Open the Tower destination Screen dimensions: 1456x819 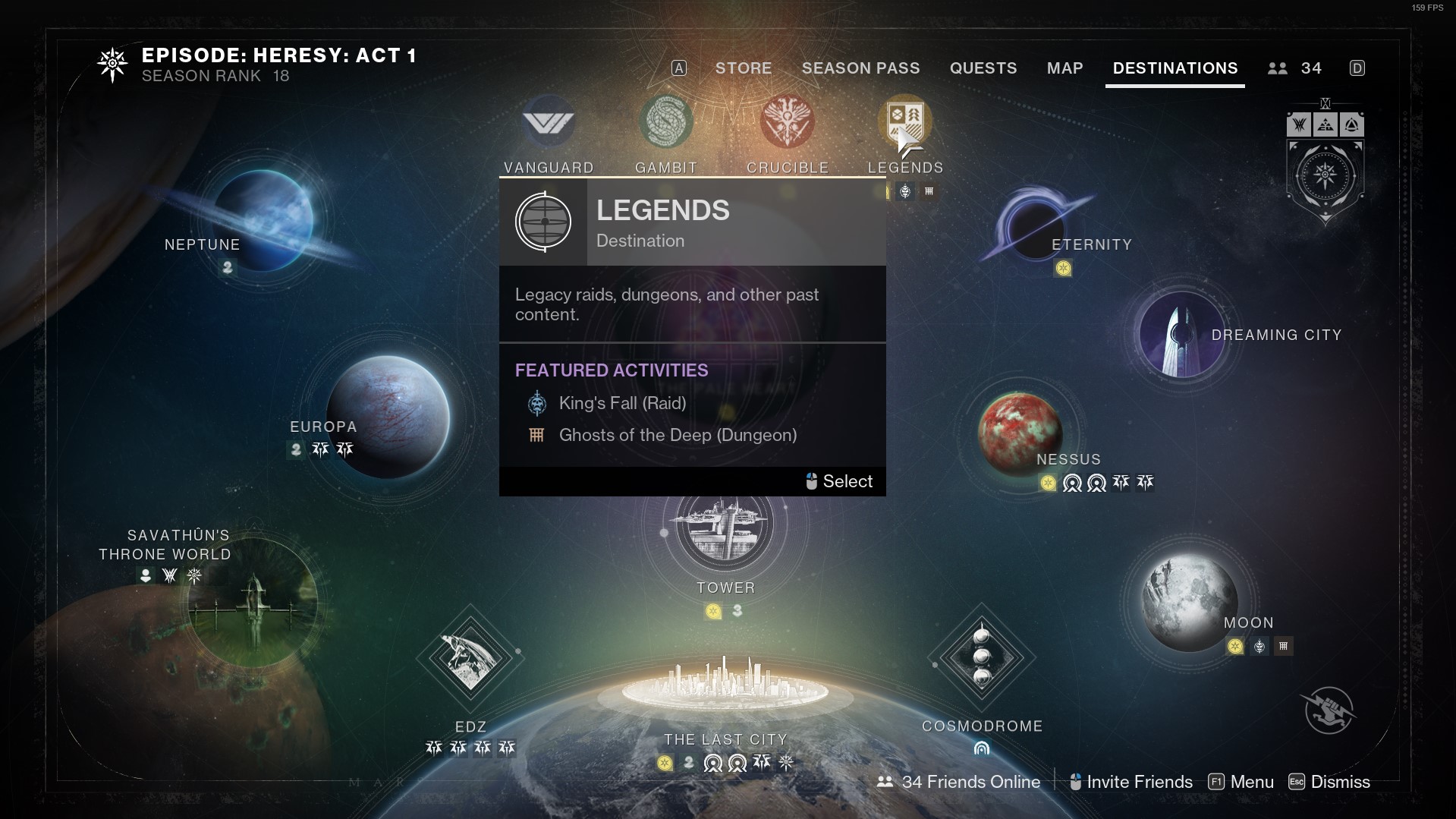pos(725,526)
